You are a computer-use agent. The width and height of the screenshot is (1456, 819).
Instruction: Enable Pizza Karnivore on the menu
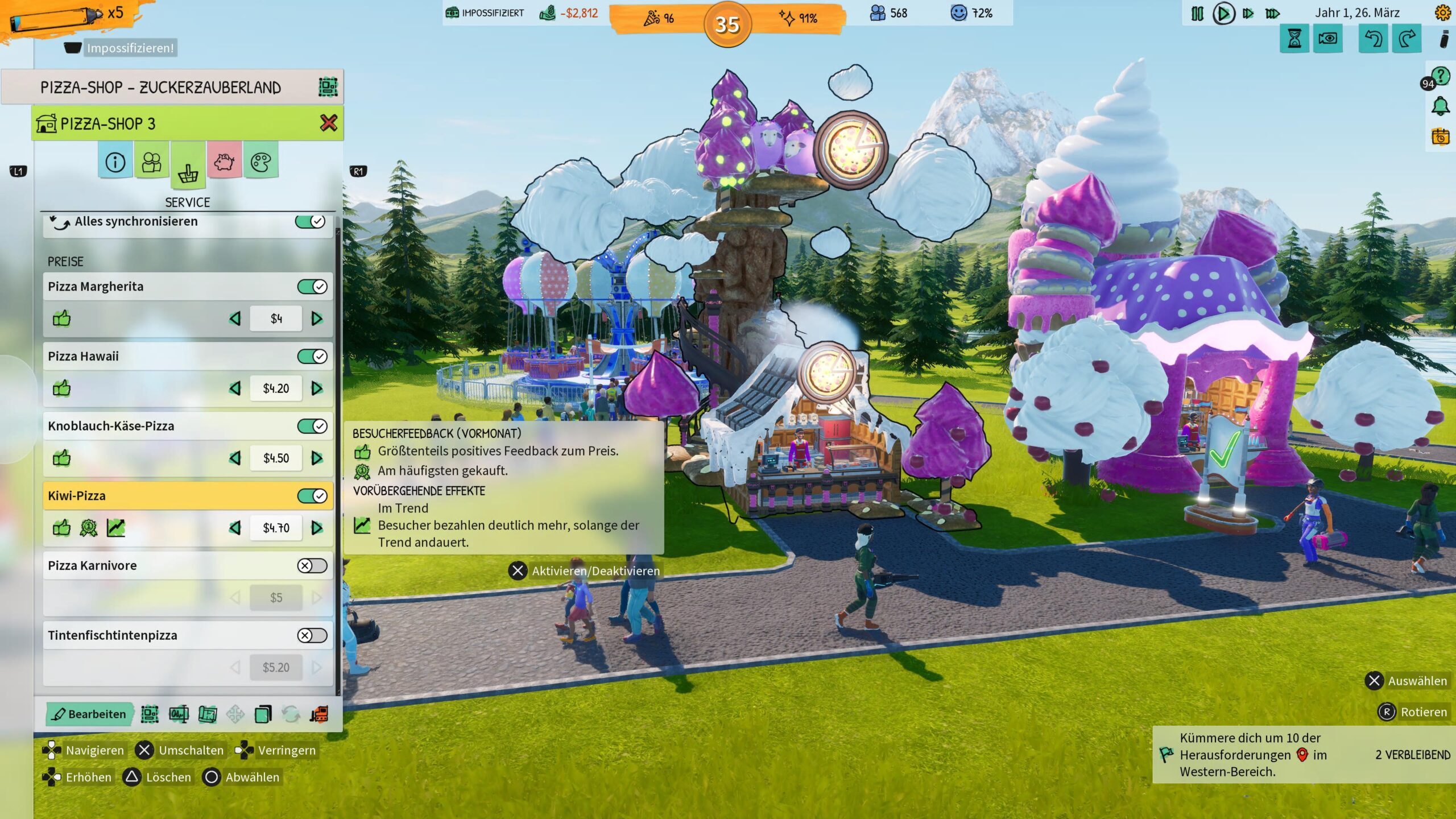[312, 566]
